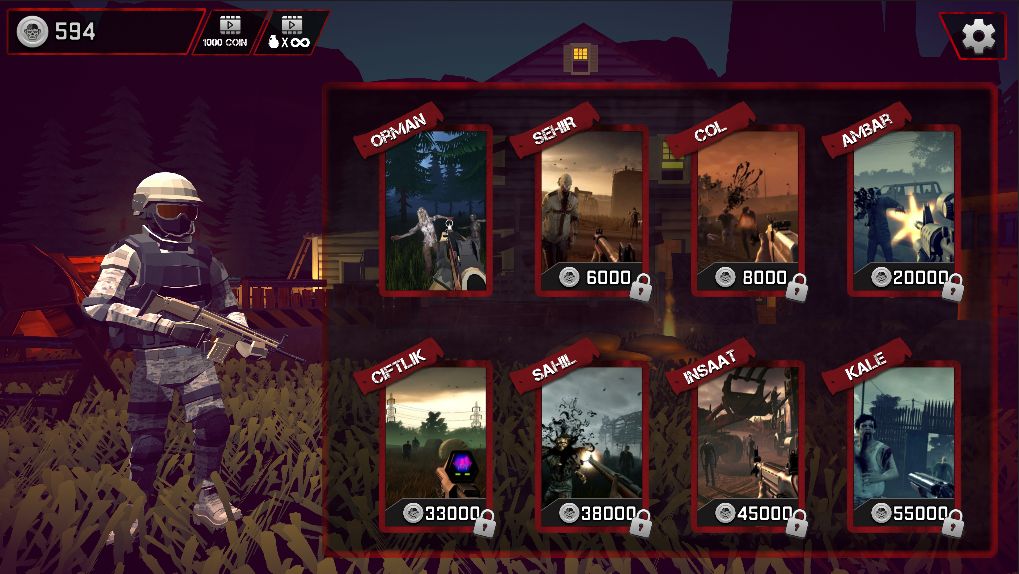Screen dimensions: 1019x574
Task: Choose the locked Sehir level card
Action: pyautogui.click(x=592, y=211)
